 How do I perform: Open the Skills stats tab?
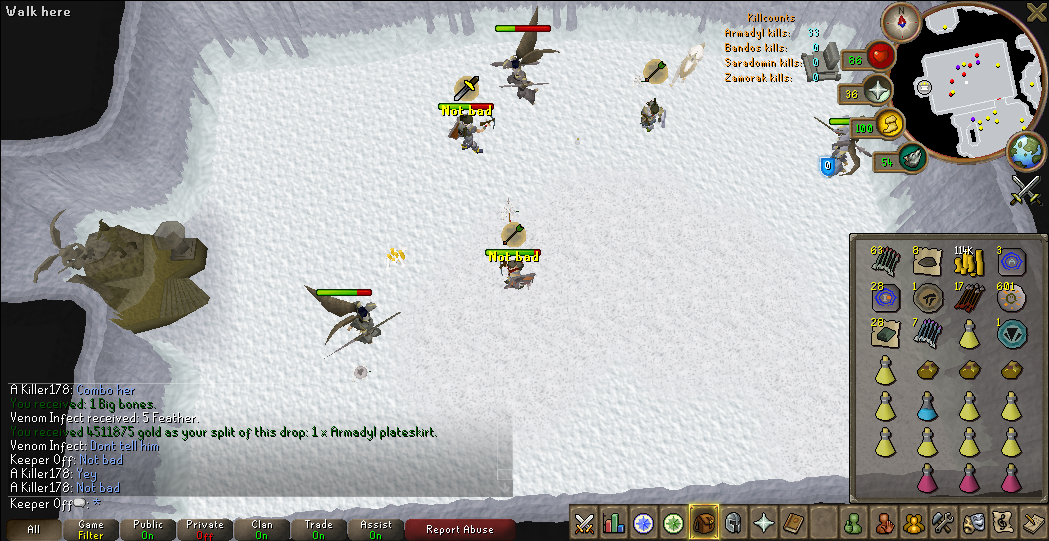pyautogui.click(x=614, y=522)
